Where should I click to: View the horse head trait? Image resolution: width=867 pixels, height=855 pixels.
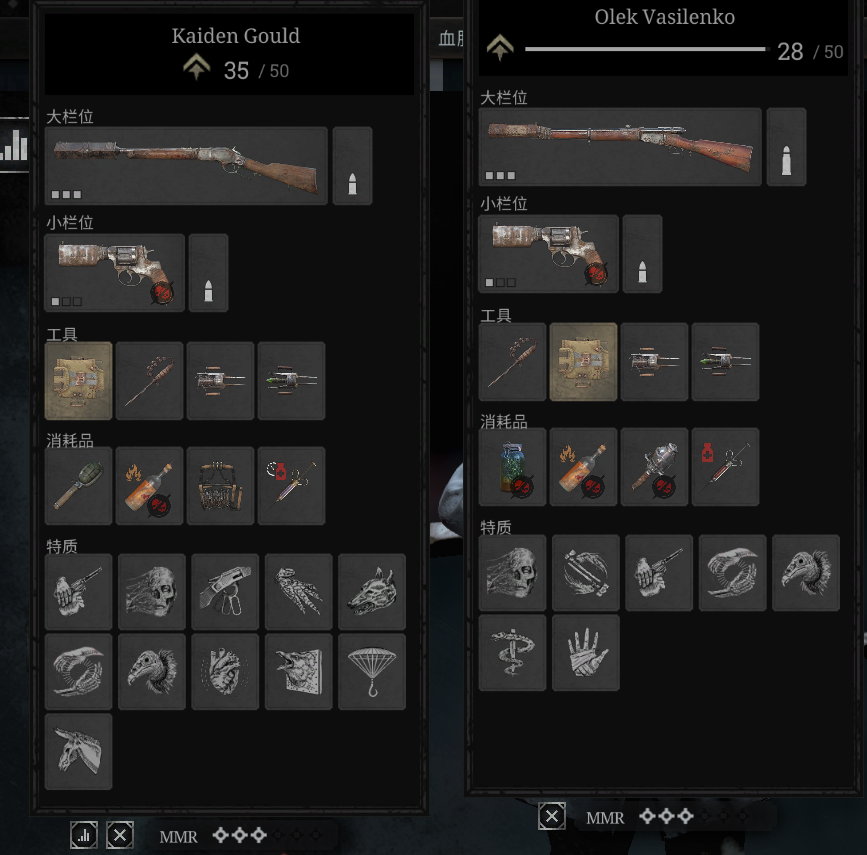click(x=79, y=752)
